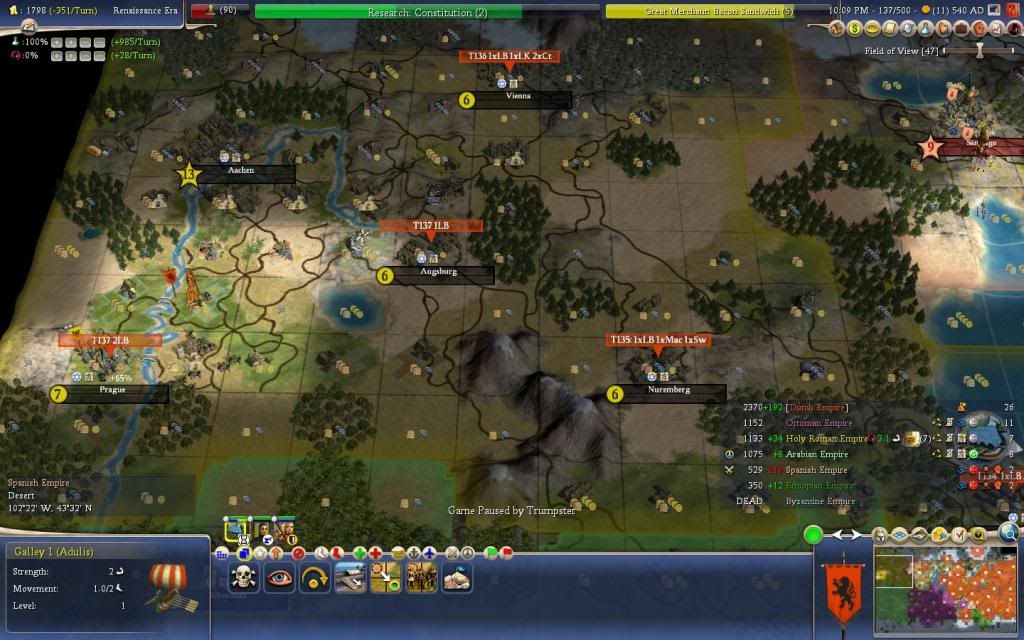Select Arabian Empire in scoreboard
Viewport: 1024px width, 640px height.
809,454
